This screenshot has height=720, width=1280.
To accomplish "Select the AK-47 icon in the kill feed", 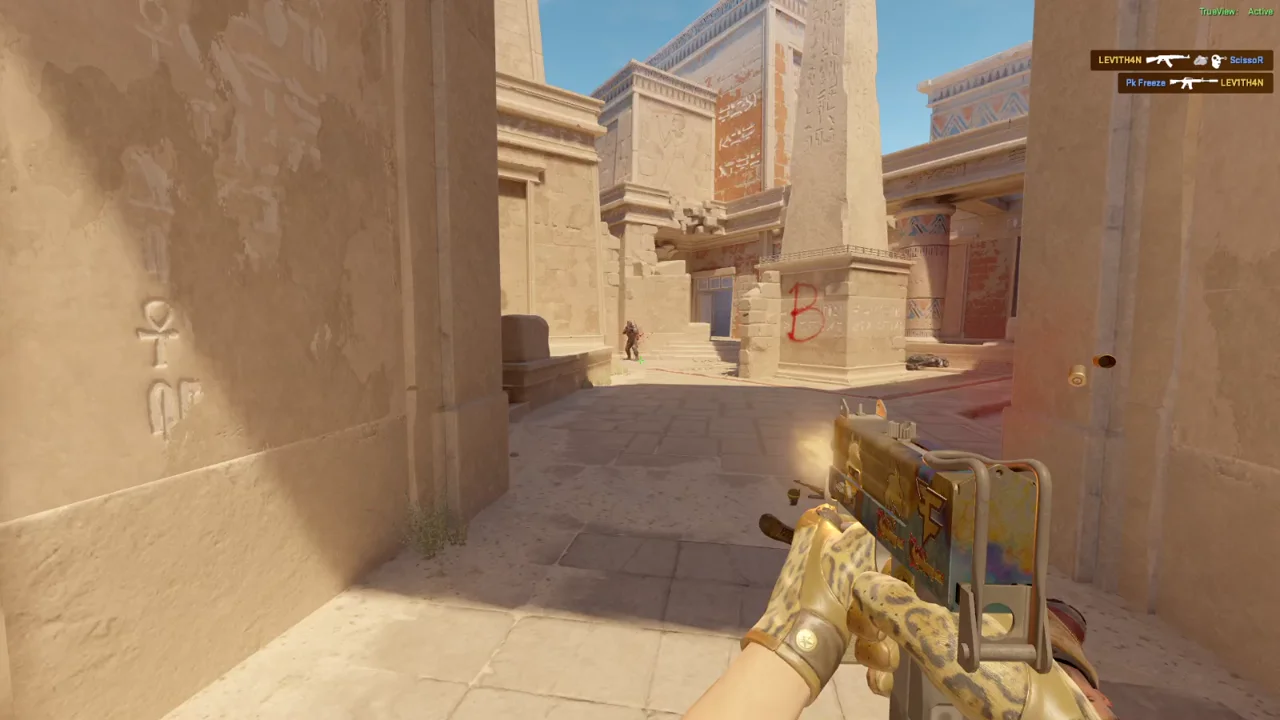I will [x=1166, y=60].
